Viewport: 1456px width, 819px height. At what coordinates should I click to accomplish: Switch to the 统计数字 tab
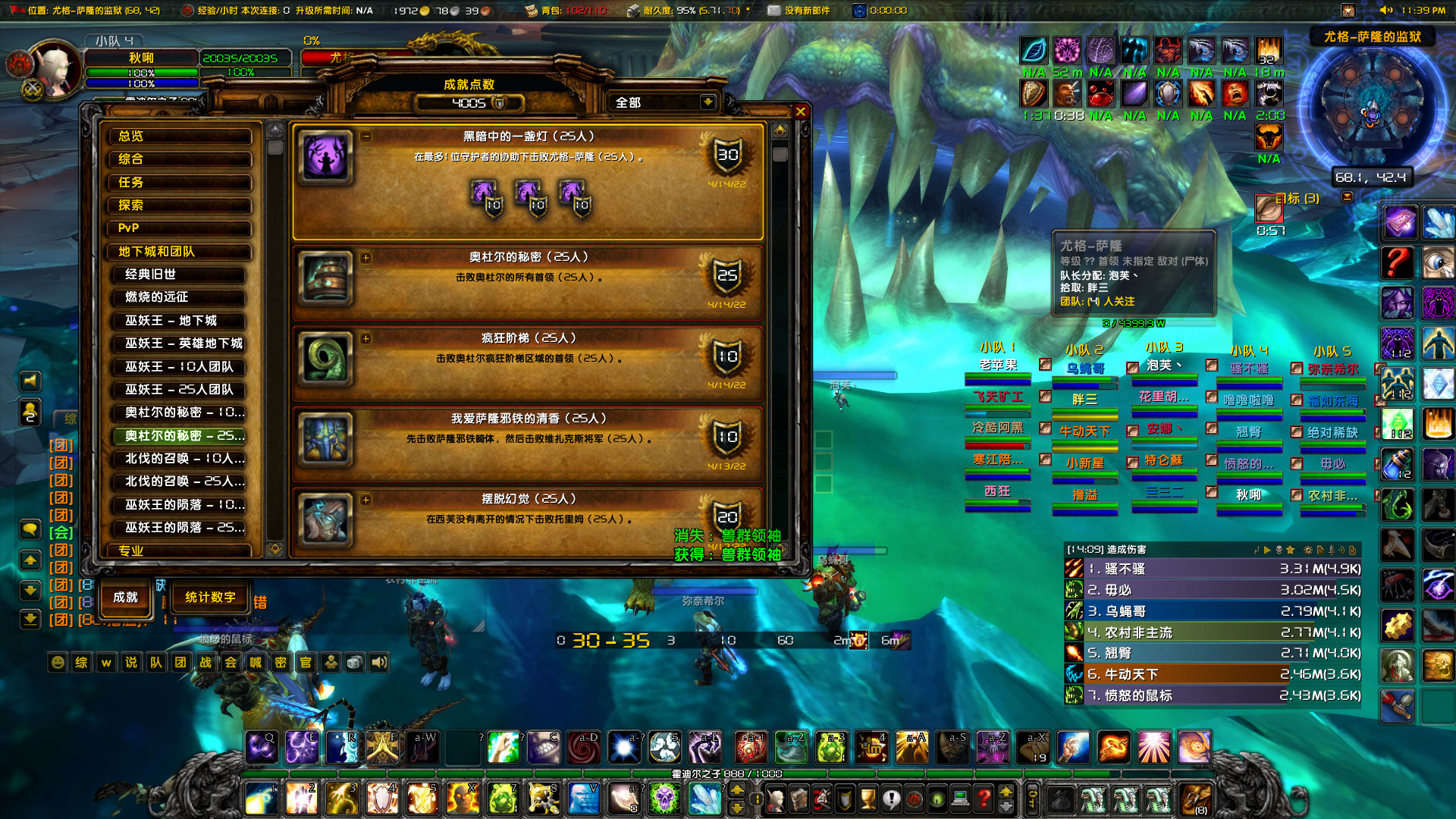pyautogui.click(x=209, y=597)
